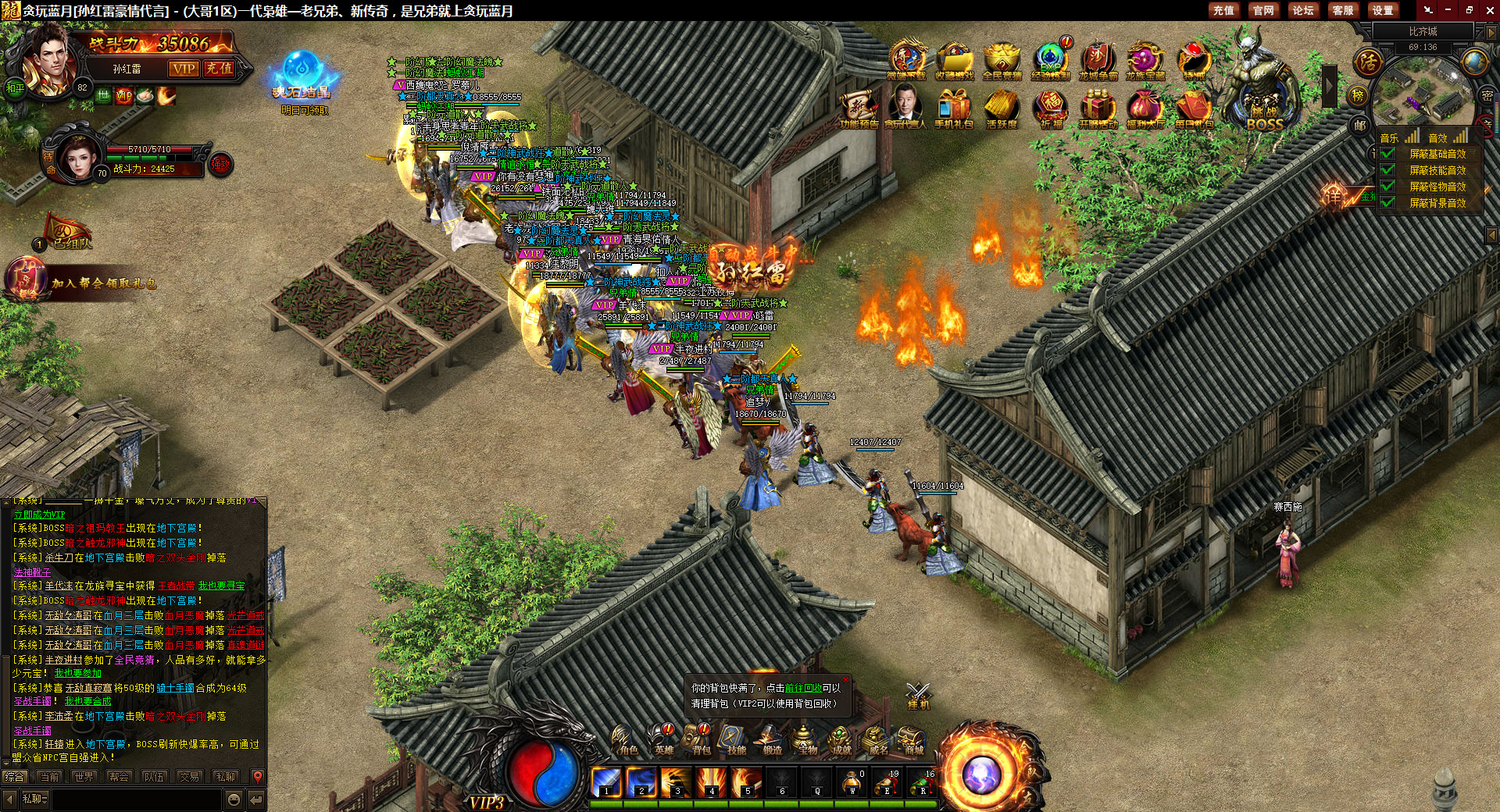Toggle the 屏蔽背景音效 checkbox
The image size is (1500, 812).
click(1388, 202)
